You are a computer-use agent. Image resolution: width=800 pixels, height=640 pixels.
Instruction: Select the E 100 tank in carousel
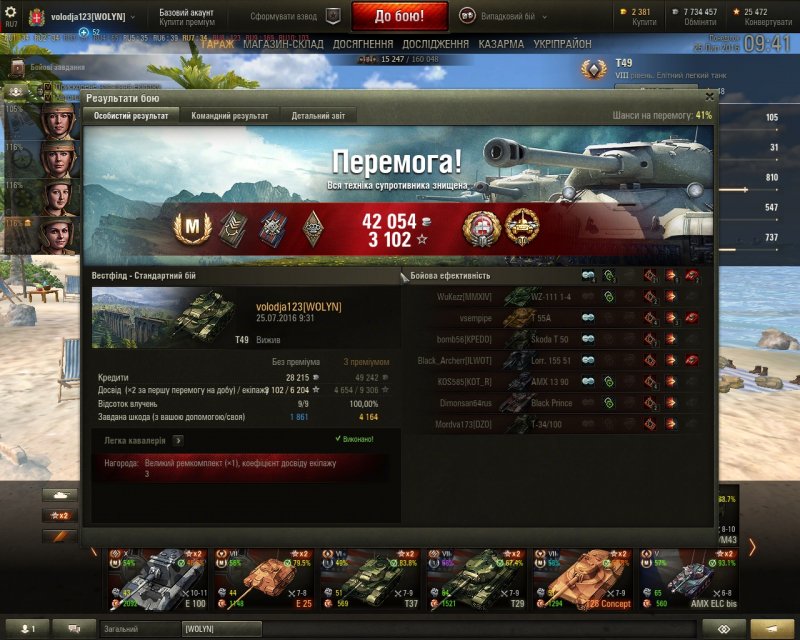click(157, 578)
